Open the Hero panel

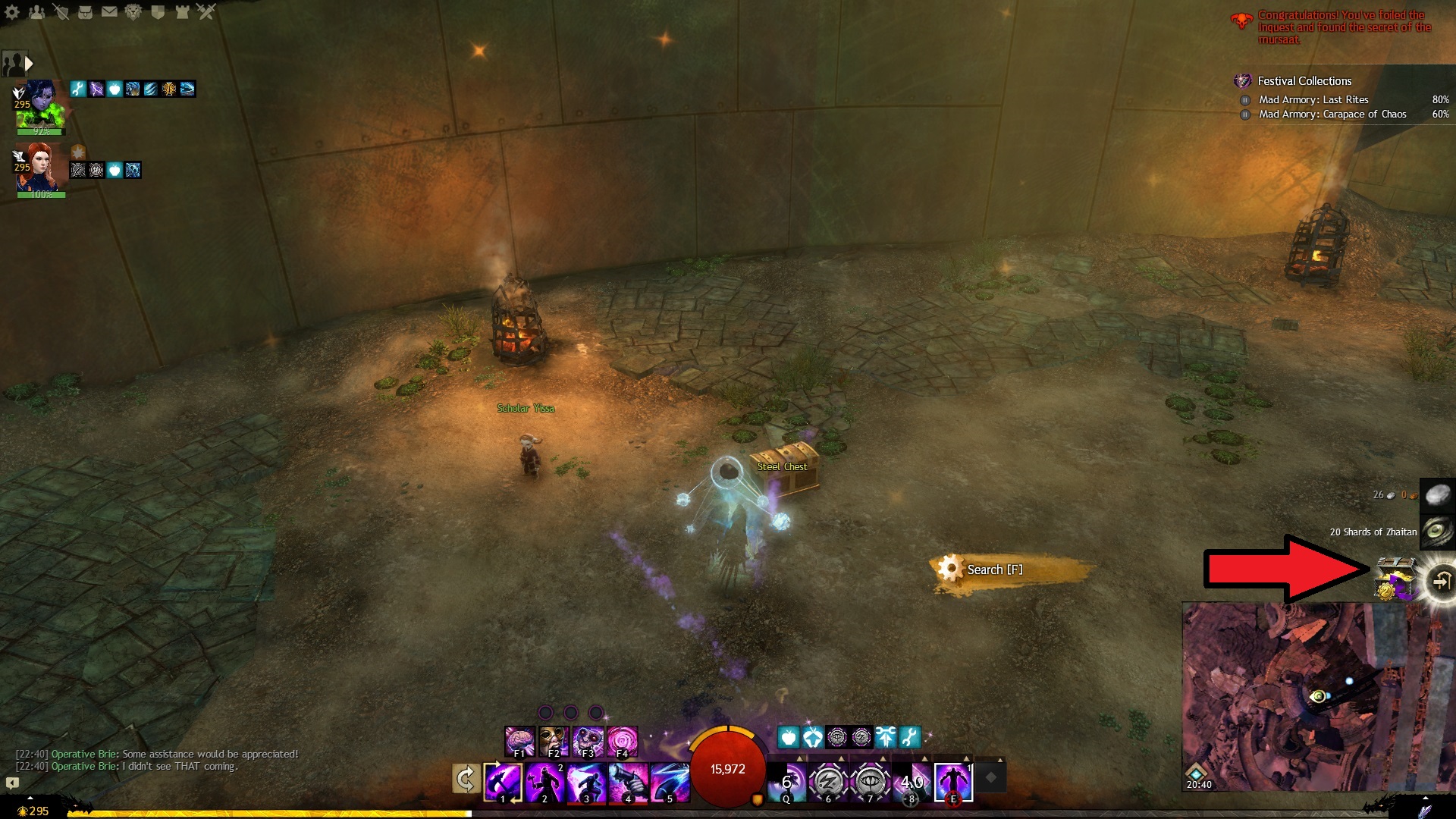click(x=61, y=11)
